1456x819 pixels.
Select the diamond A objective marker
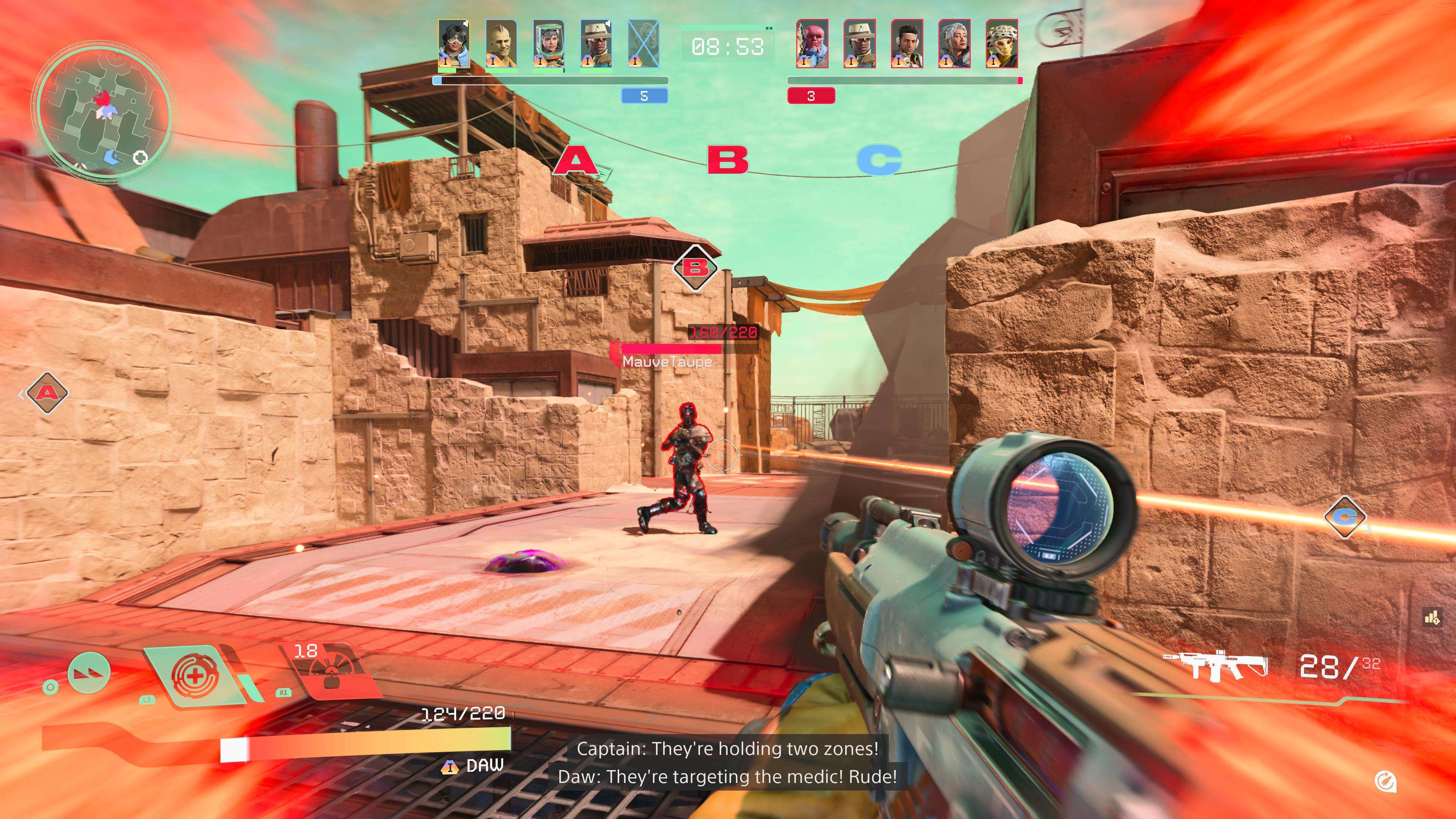[47, 393]
